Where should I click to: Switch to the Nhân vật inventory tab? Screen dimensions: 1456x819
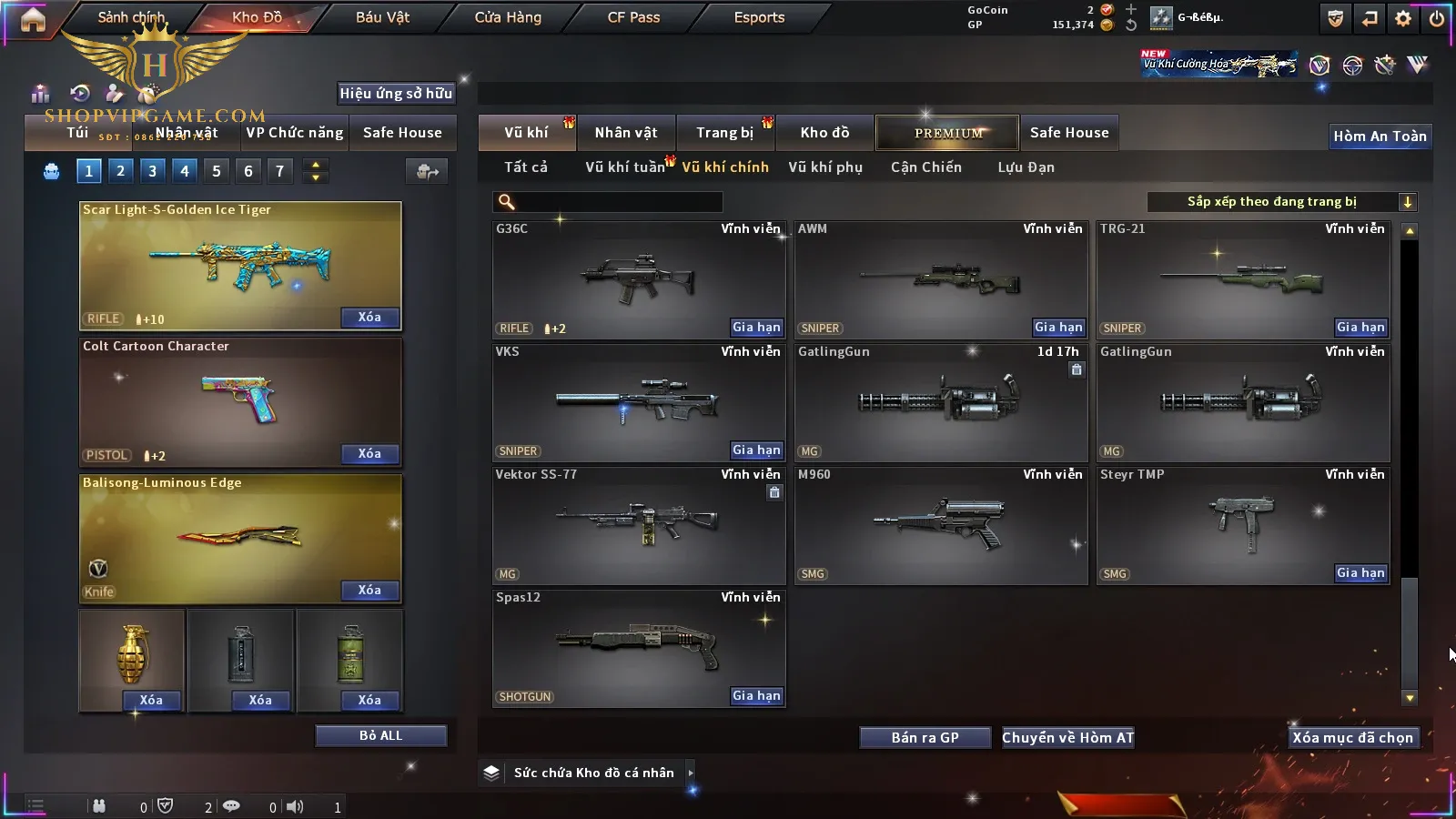tap(626, 133)
